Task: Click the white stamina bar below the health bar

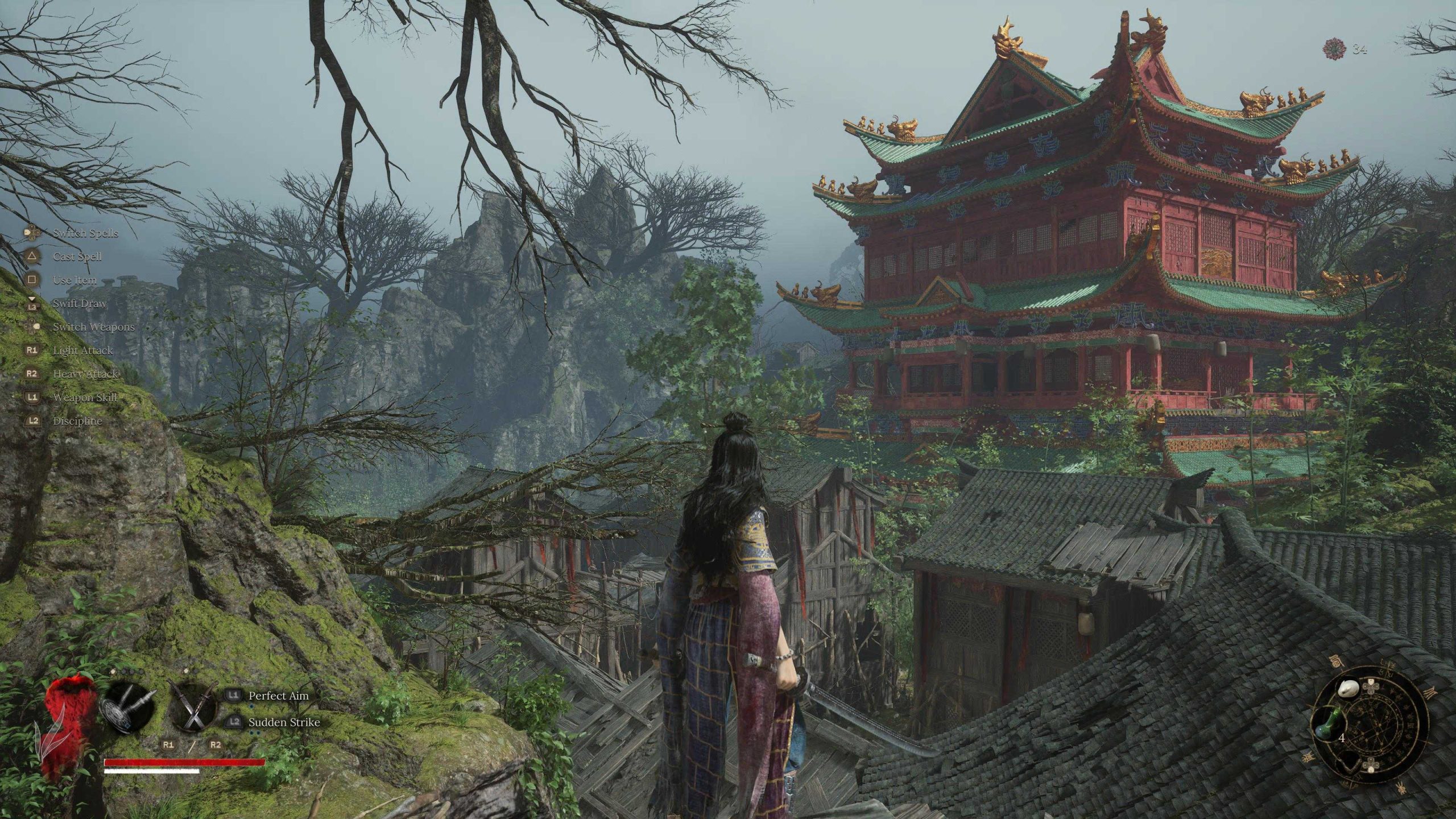Action: [x=151, y=772]
